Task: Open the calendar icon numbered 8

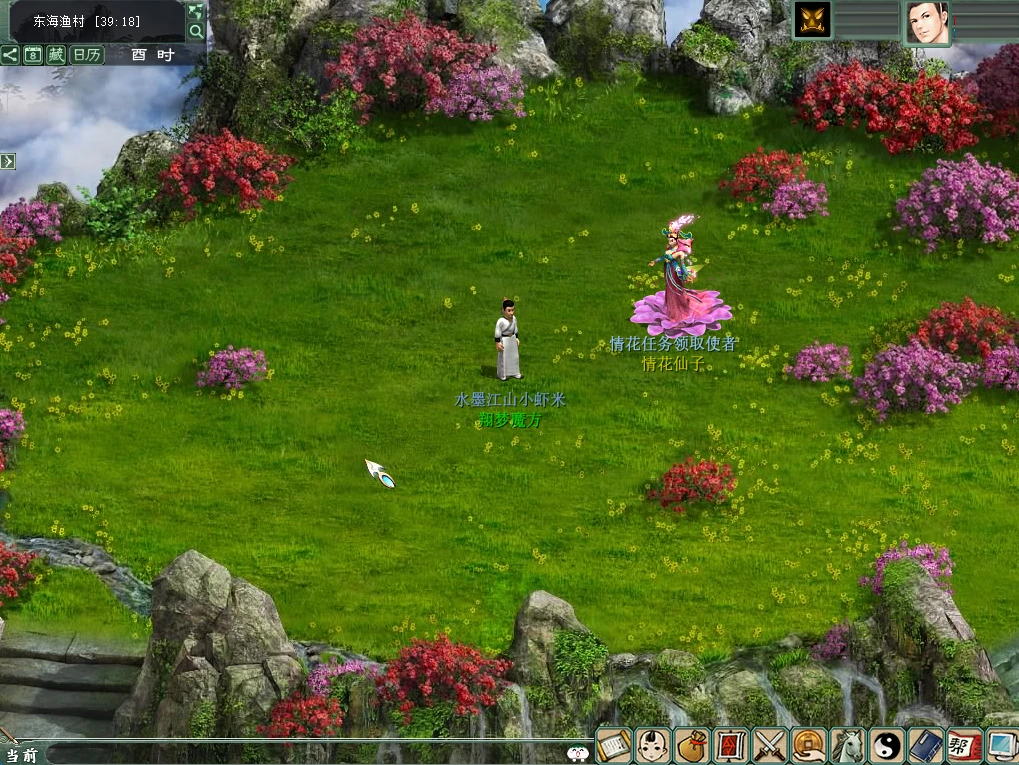Action: (33, 55)
